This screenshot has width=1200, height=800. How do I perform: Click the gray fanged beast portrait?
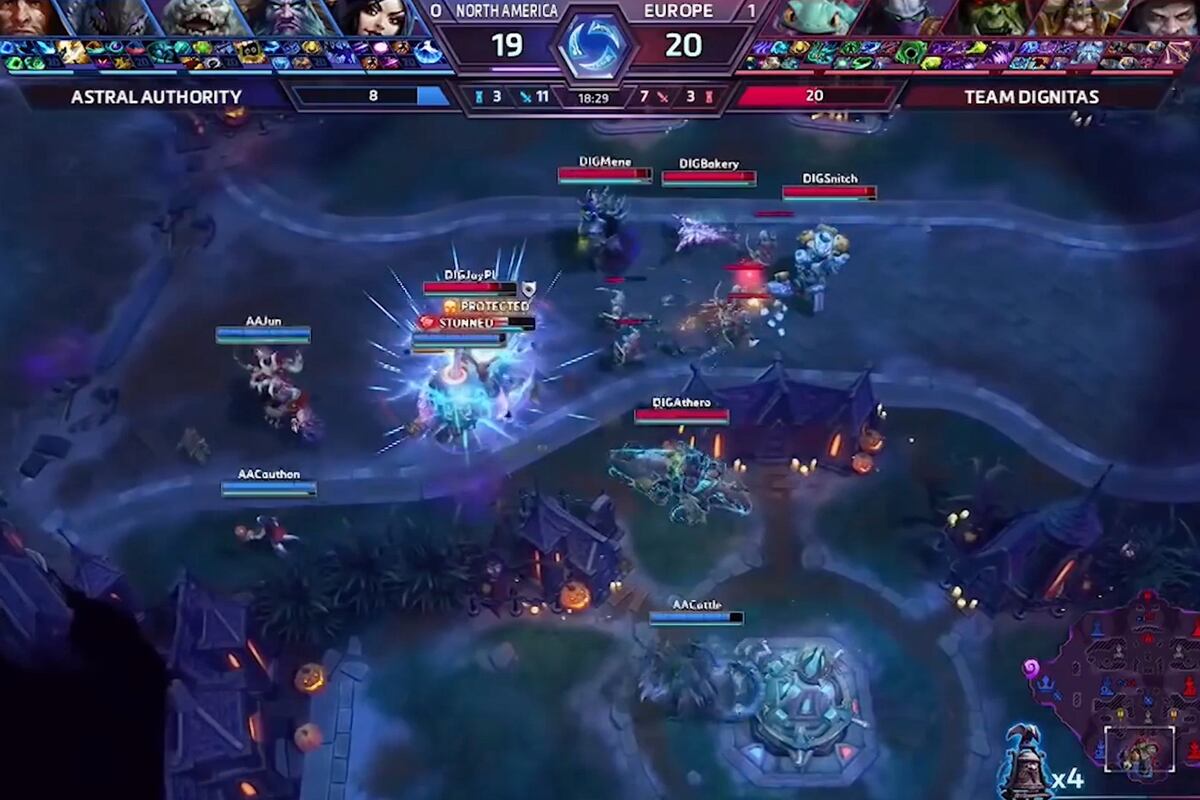tap(200, 17)
